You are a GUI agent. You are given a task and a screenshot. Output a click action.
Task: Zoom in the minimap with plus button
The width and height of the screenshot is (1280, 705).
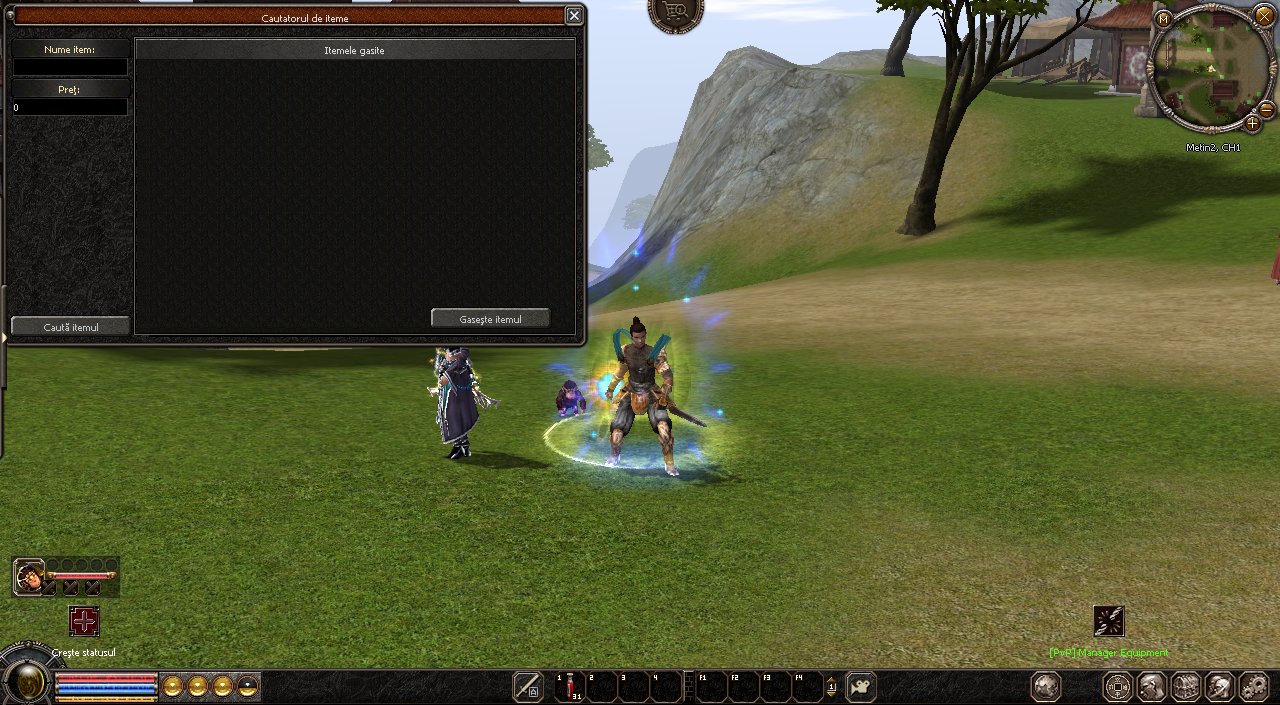click(x=1252, y=123)
